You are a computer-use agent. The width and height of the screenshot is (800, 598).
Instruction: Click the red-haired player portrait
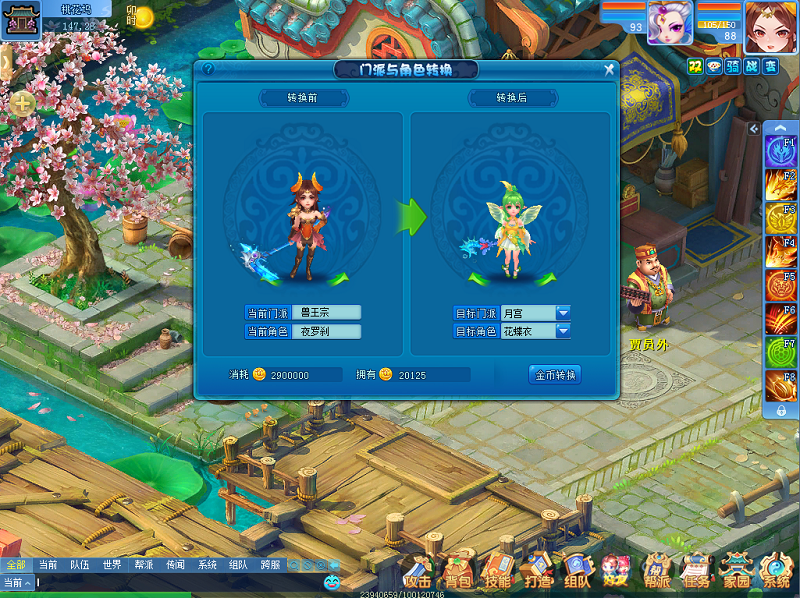point(770,24)
